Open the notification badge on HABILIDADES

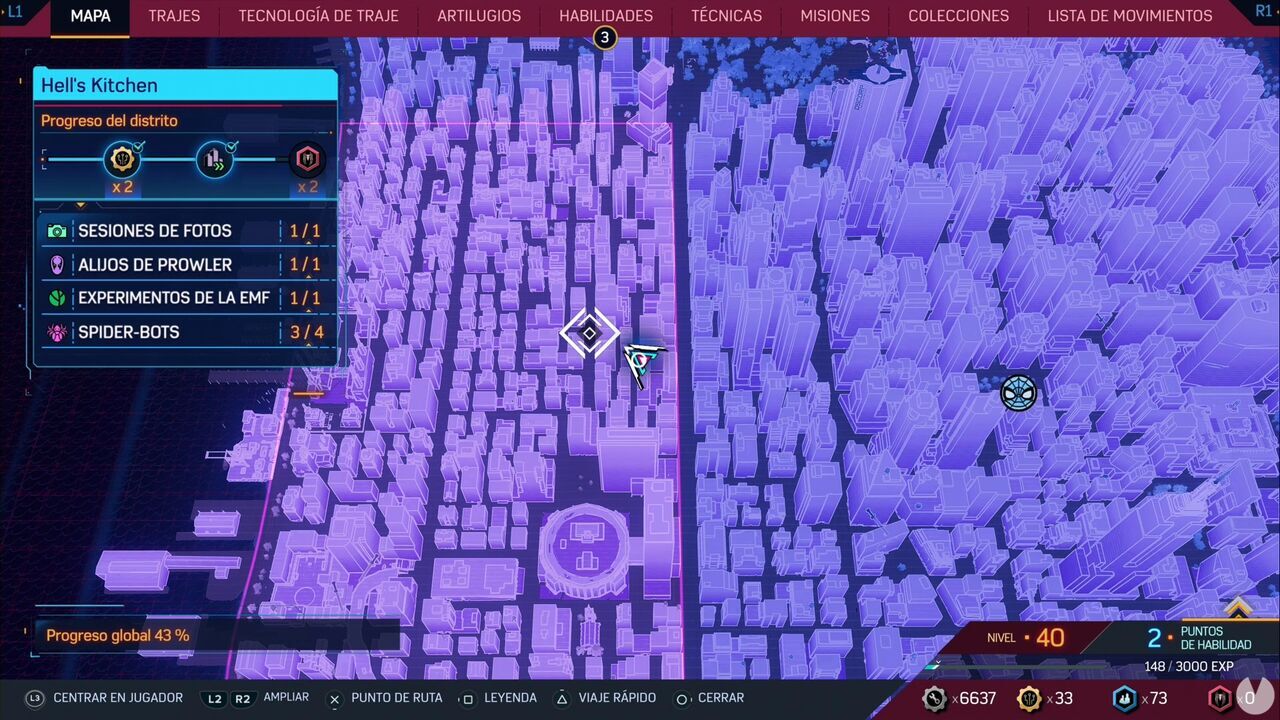(x=604, y=36)
